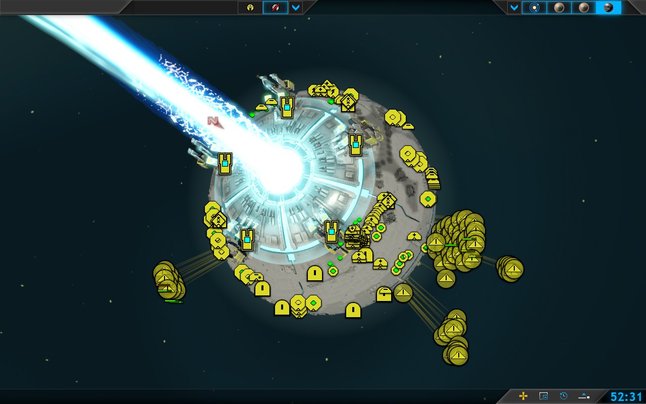Select the system view icon in planet bar

(536, 7)
